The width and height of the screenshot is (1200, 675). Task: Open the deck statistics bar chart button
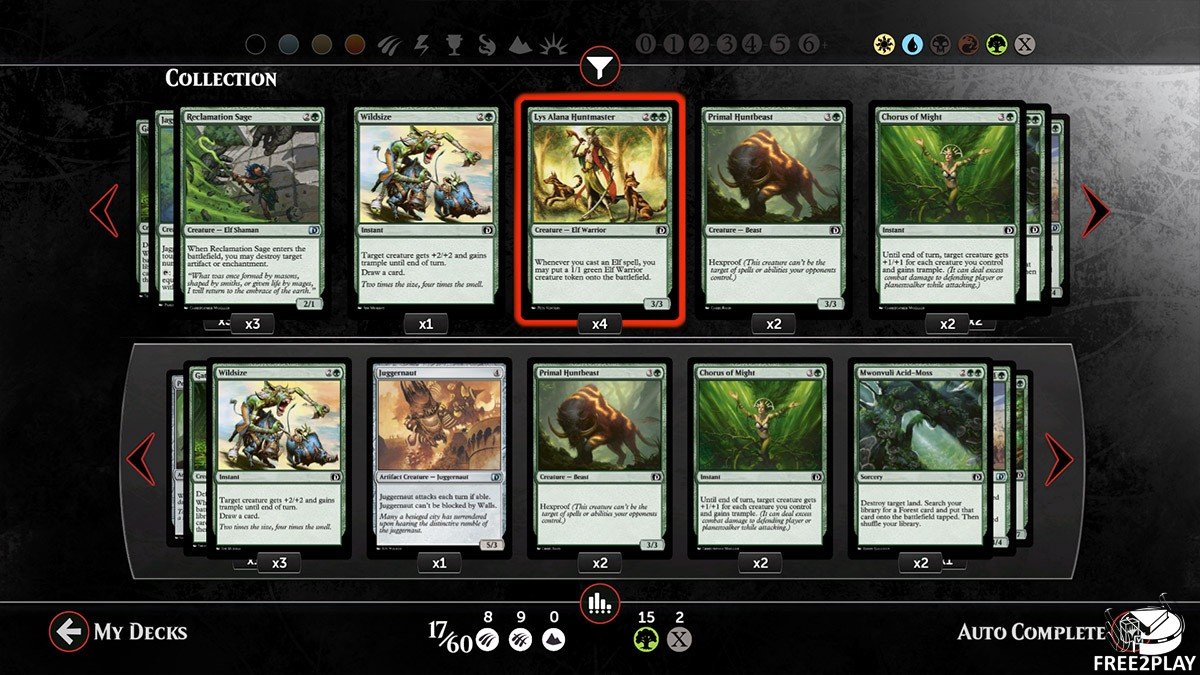599,601
